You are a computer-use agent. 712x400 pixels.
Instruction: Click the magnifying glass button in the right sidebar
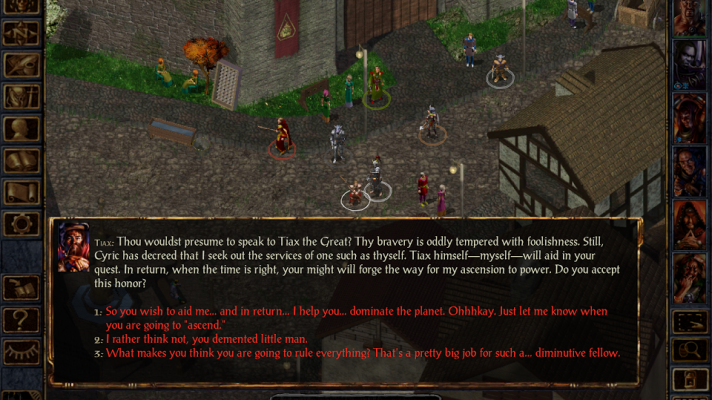(690, 350)
